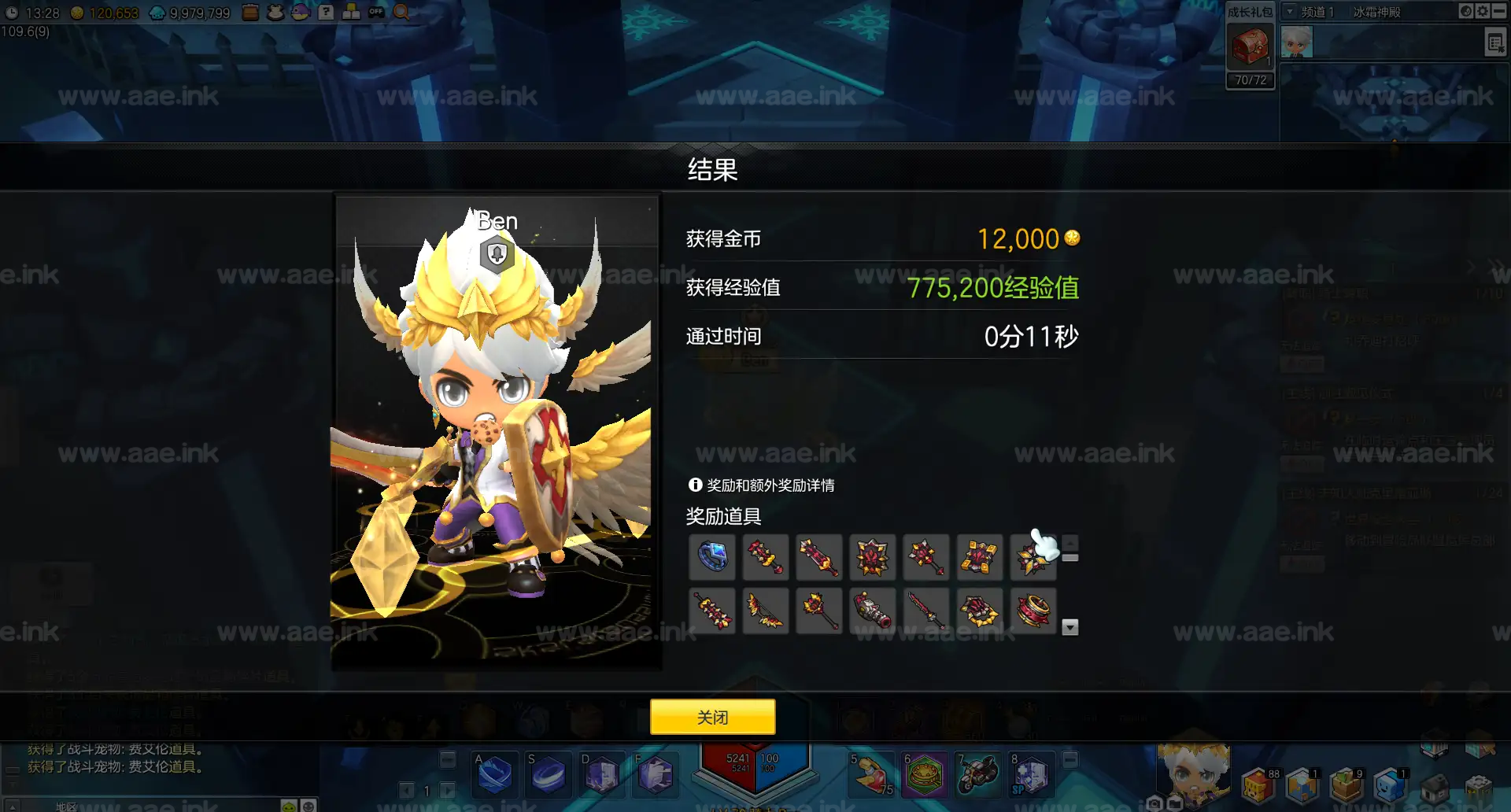Close the results screen with the yellow 关闭 button

coord(712,717)
